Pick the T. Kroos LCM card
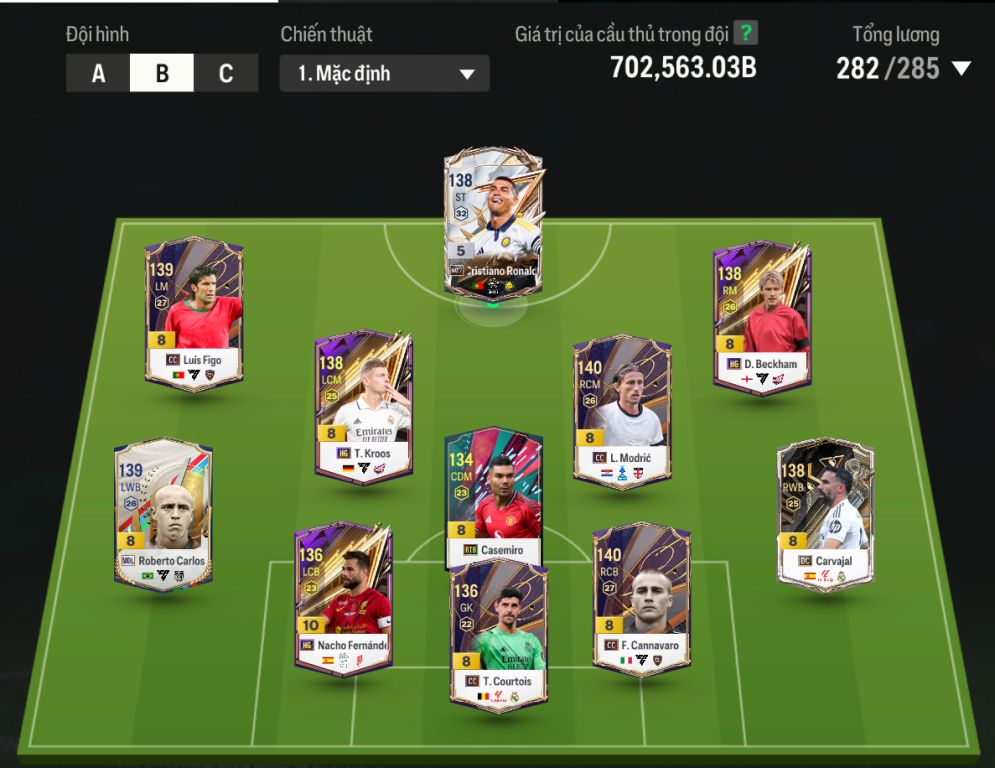 363,407
